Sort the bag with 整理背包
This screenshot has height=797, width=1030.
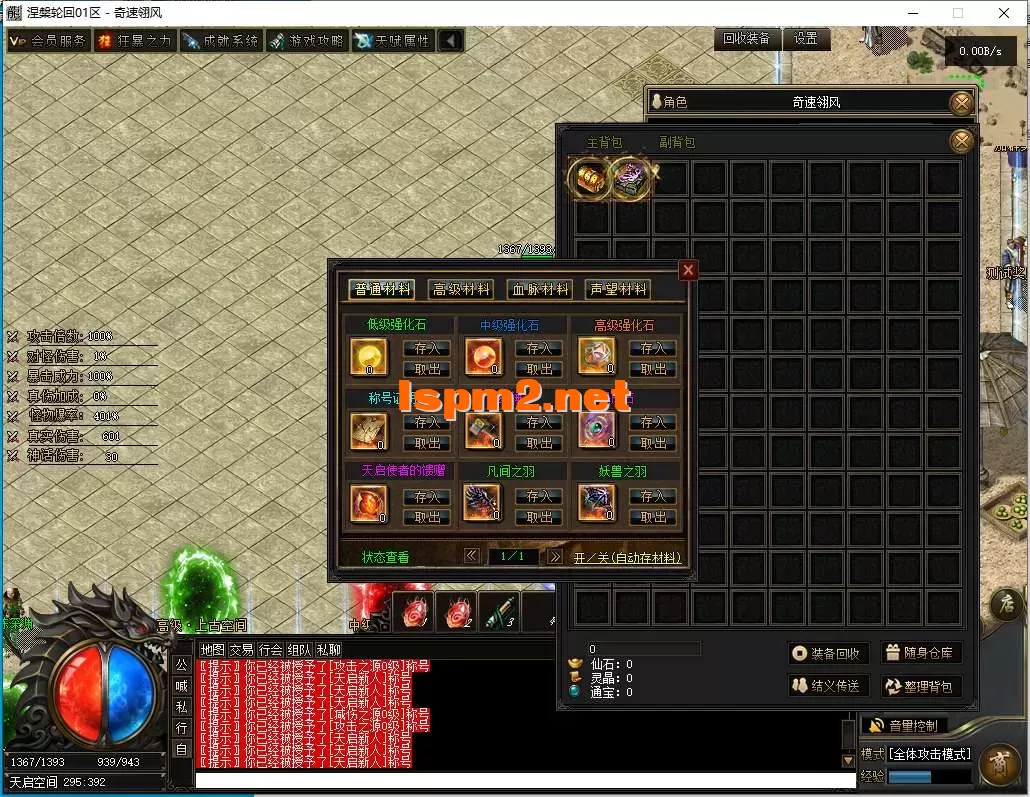pos(921,686)
